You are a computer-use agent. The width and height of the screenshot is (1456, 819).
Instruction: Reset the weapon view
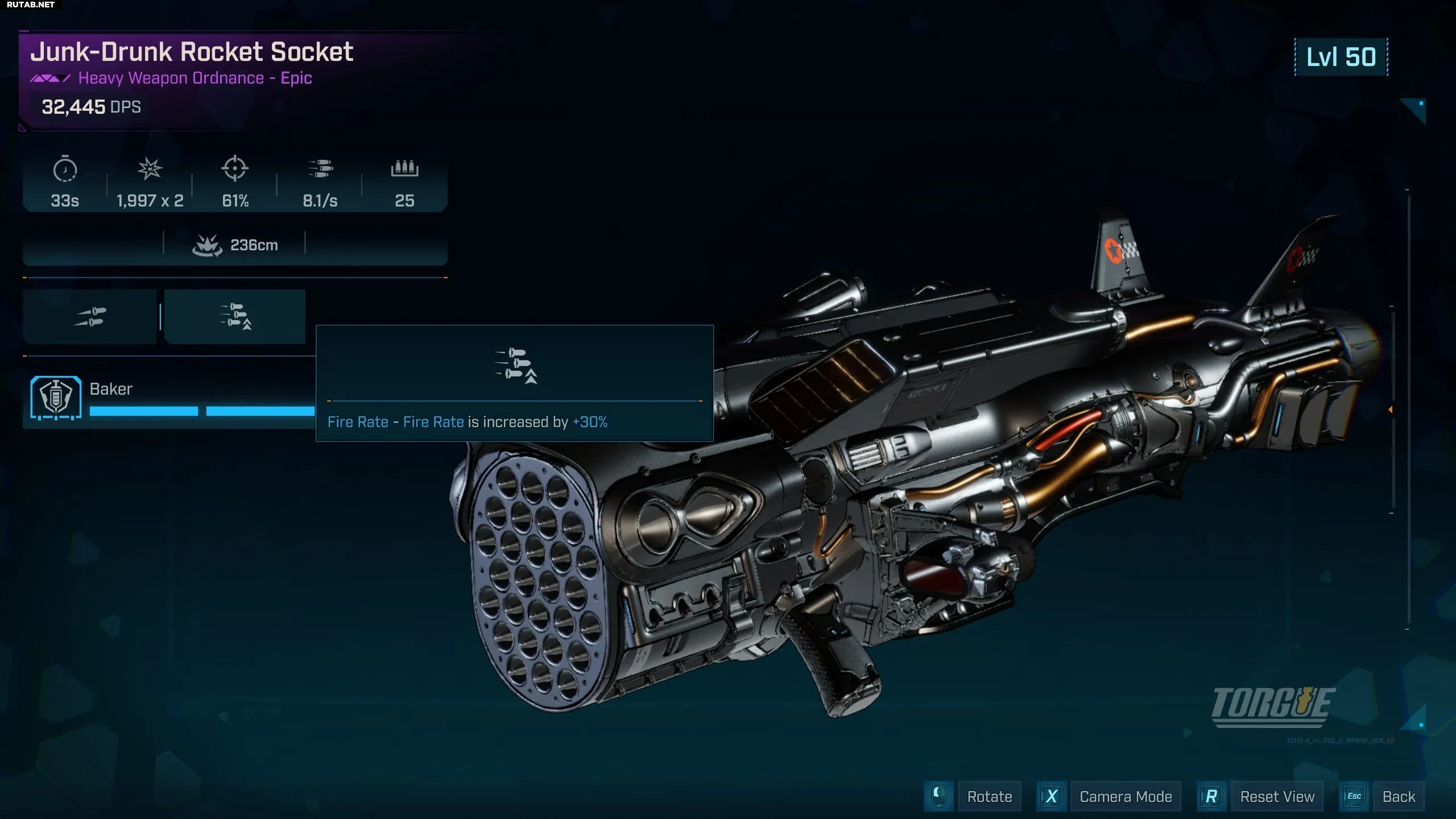1277,796
